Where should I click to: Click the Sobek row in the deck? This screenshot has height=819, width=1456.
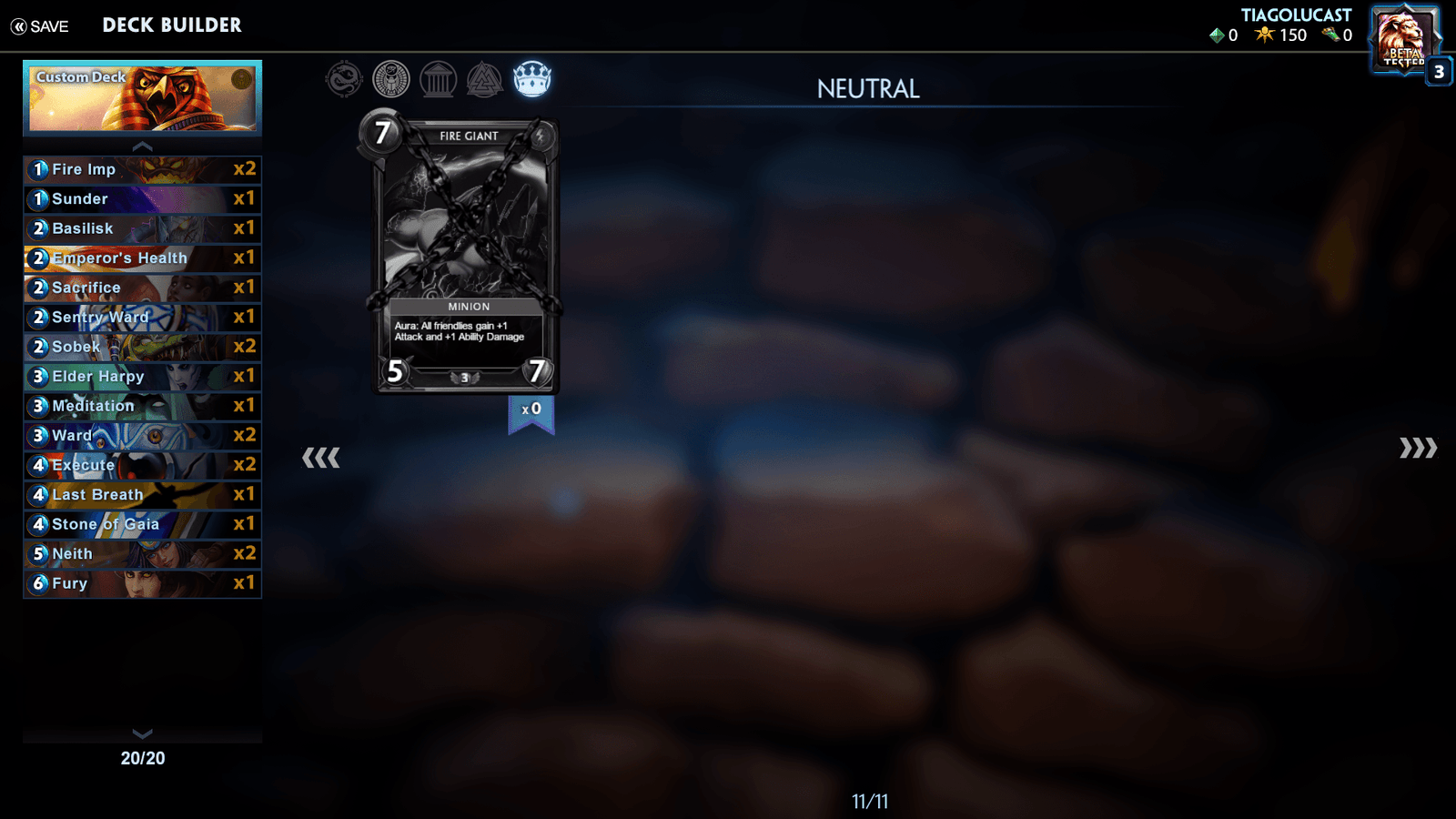click(x=143, y=347)
